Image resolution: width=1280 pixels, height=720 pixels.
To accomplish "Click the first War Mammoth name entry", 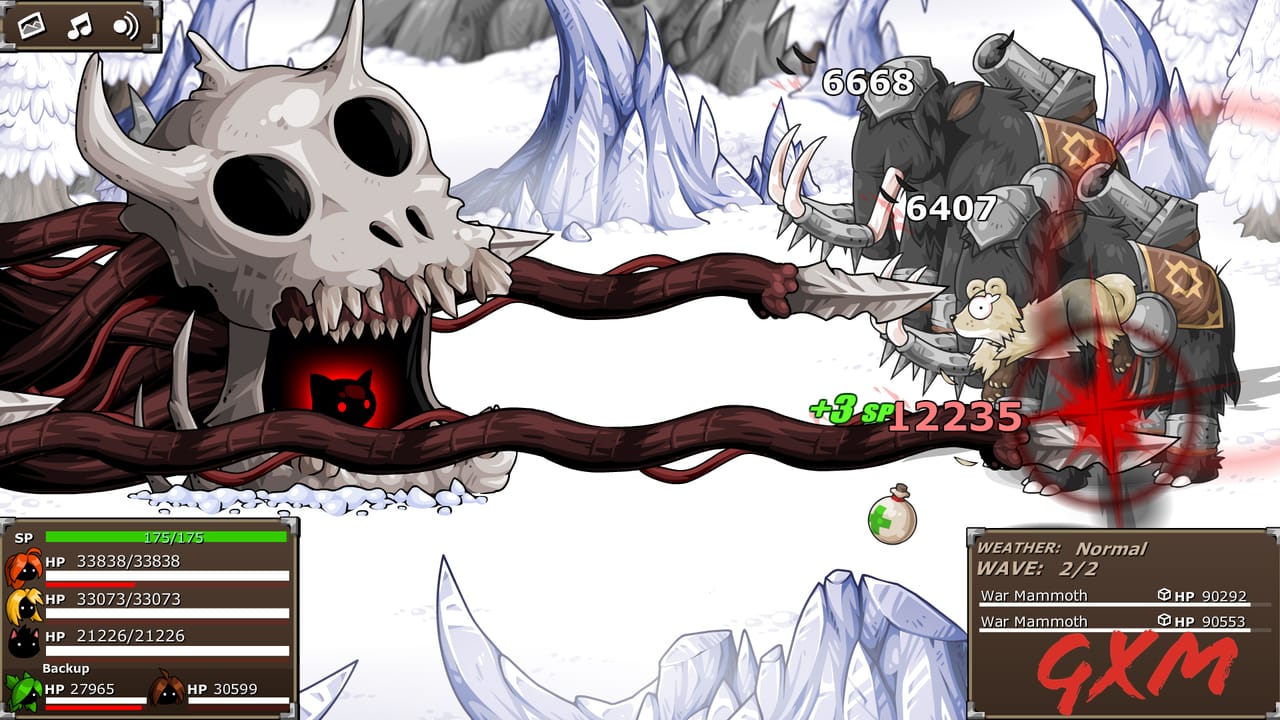I will pyautogui.click(x=1034, y=595).
